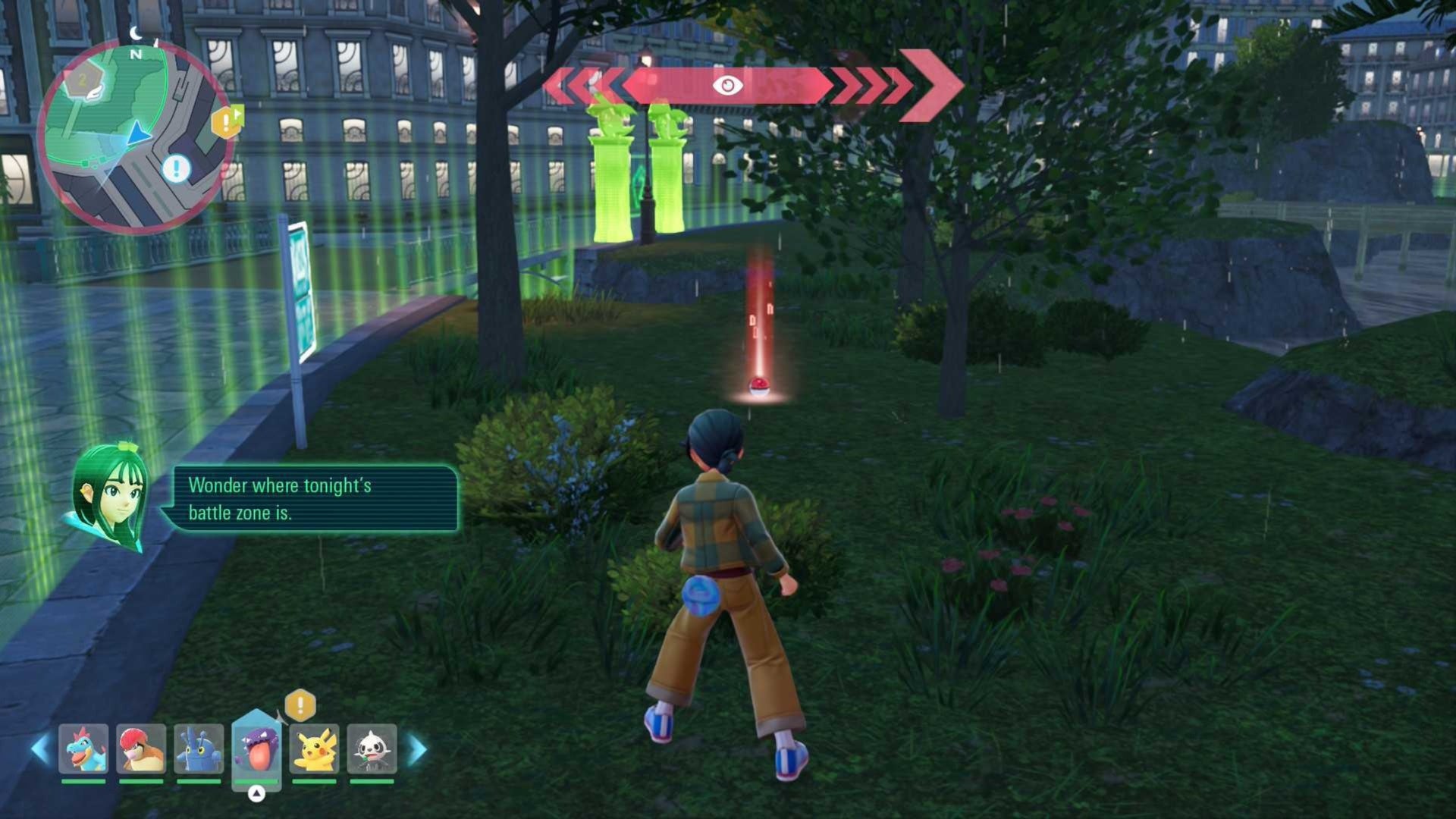The height and width of the screenshot is (819, 1456).
Task: Click the left arrow beside the party
Action: point(40,749)
